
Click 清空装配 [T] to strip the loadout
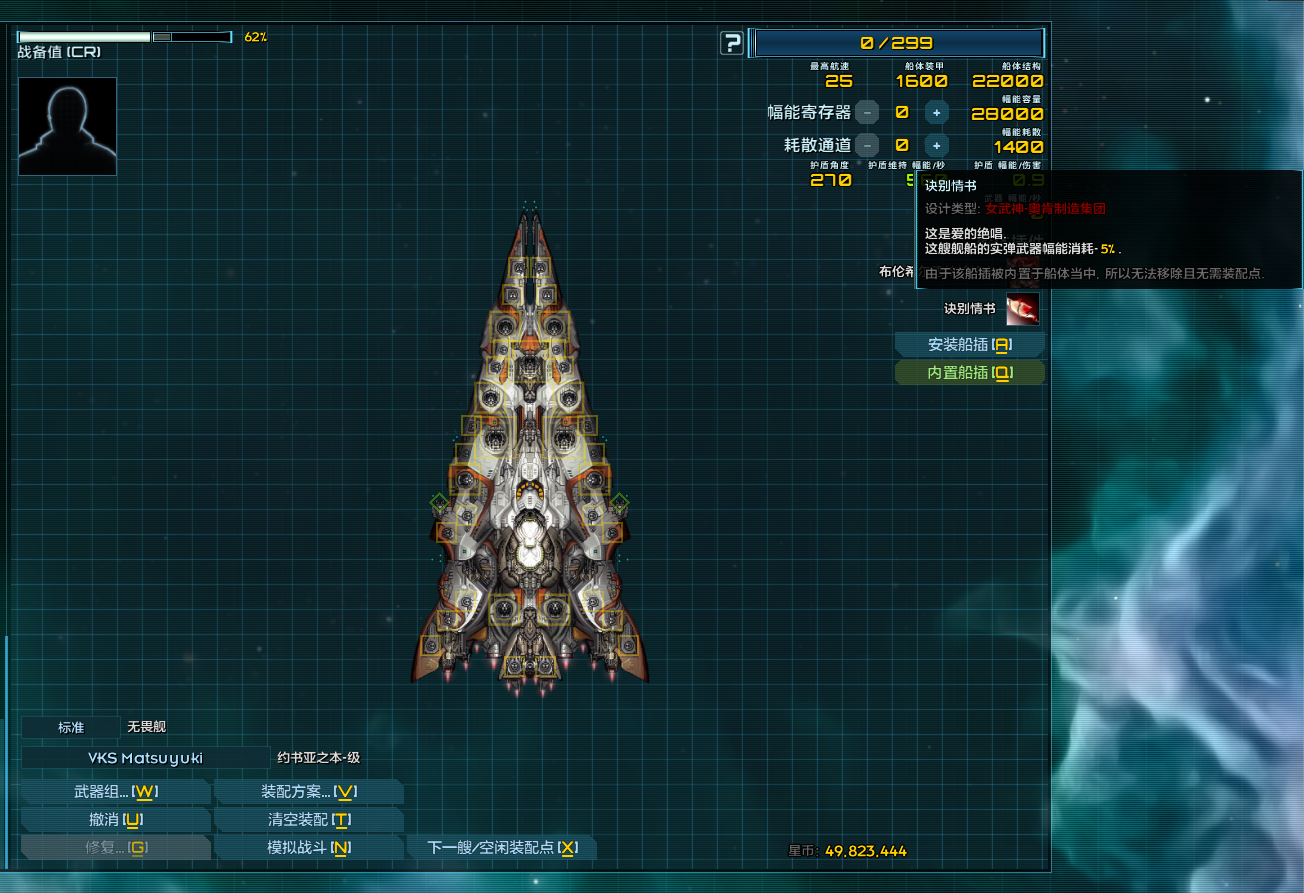309,818
